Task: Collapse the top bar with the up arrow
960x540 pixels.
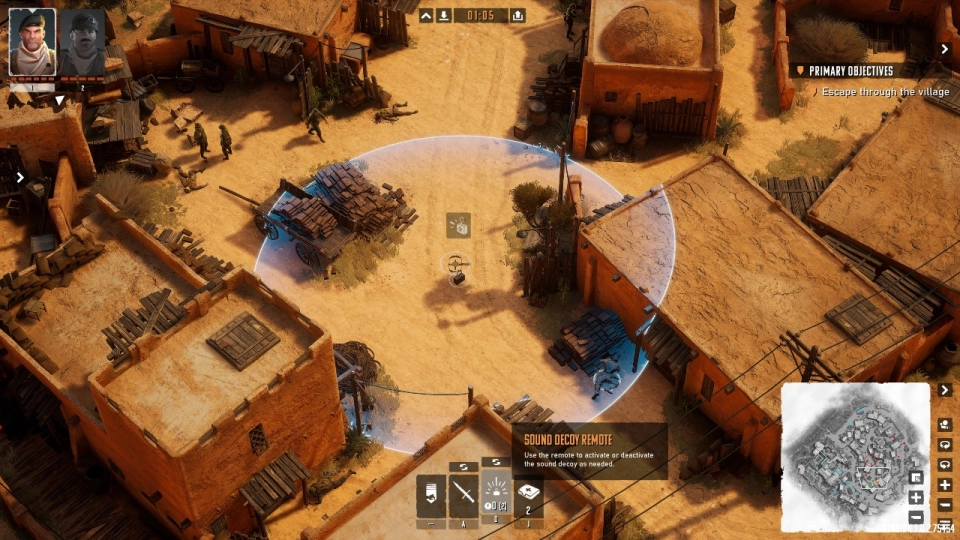Action: (x=426, y=15)
